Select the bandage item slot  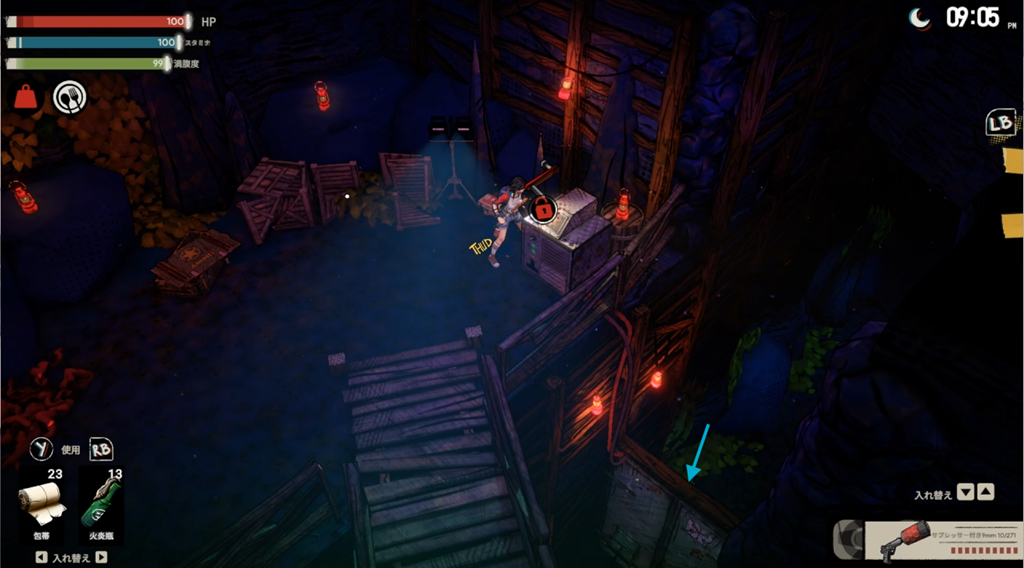(x=43, y=506)
